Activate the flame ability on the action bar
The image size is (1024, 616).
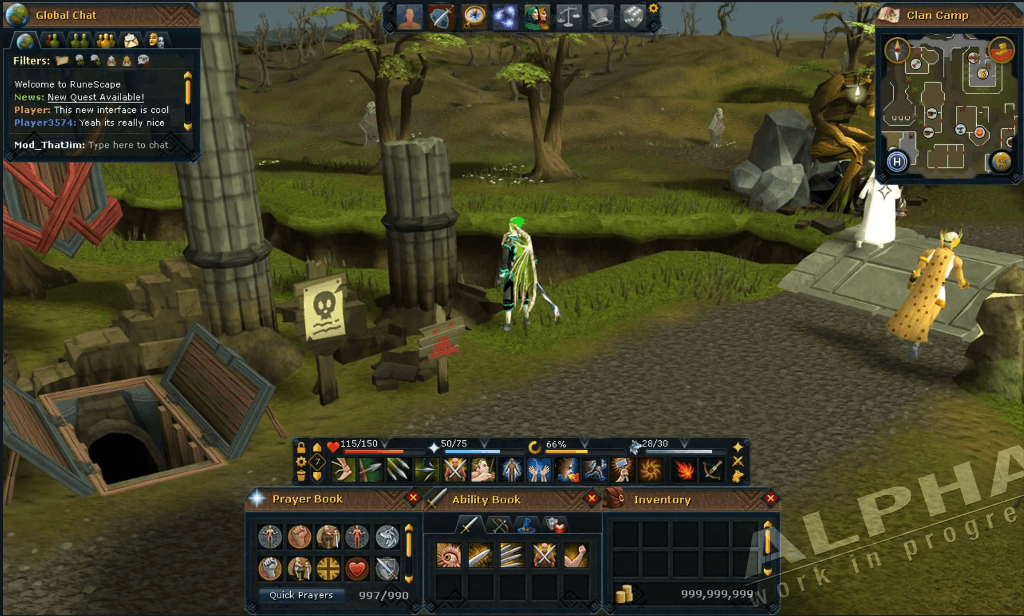point(685,468)
